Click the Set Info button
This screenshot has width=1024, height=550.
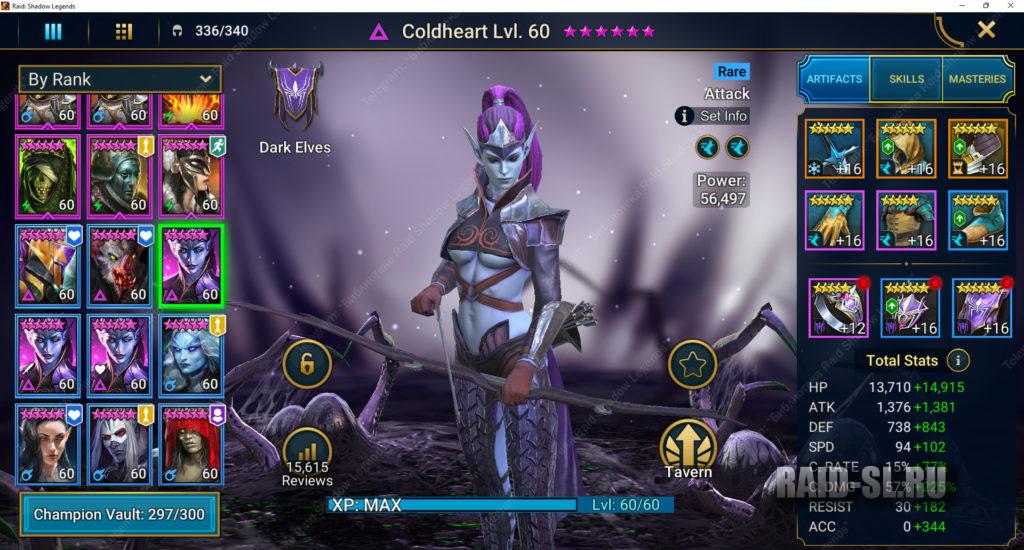pyautogui.click(x=712, y=116)
